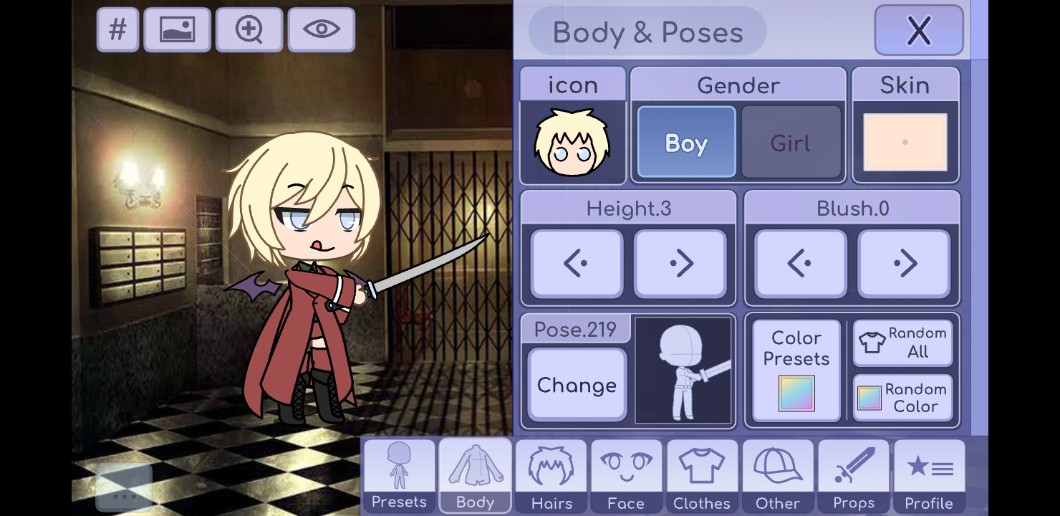Decrease the Height value
The width and height of the screenshot is (1060, 516).
pyautogui.click(x=575, y=264)
